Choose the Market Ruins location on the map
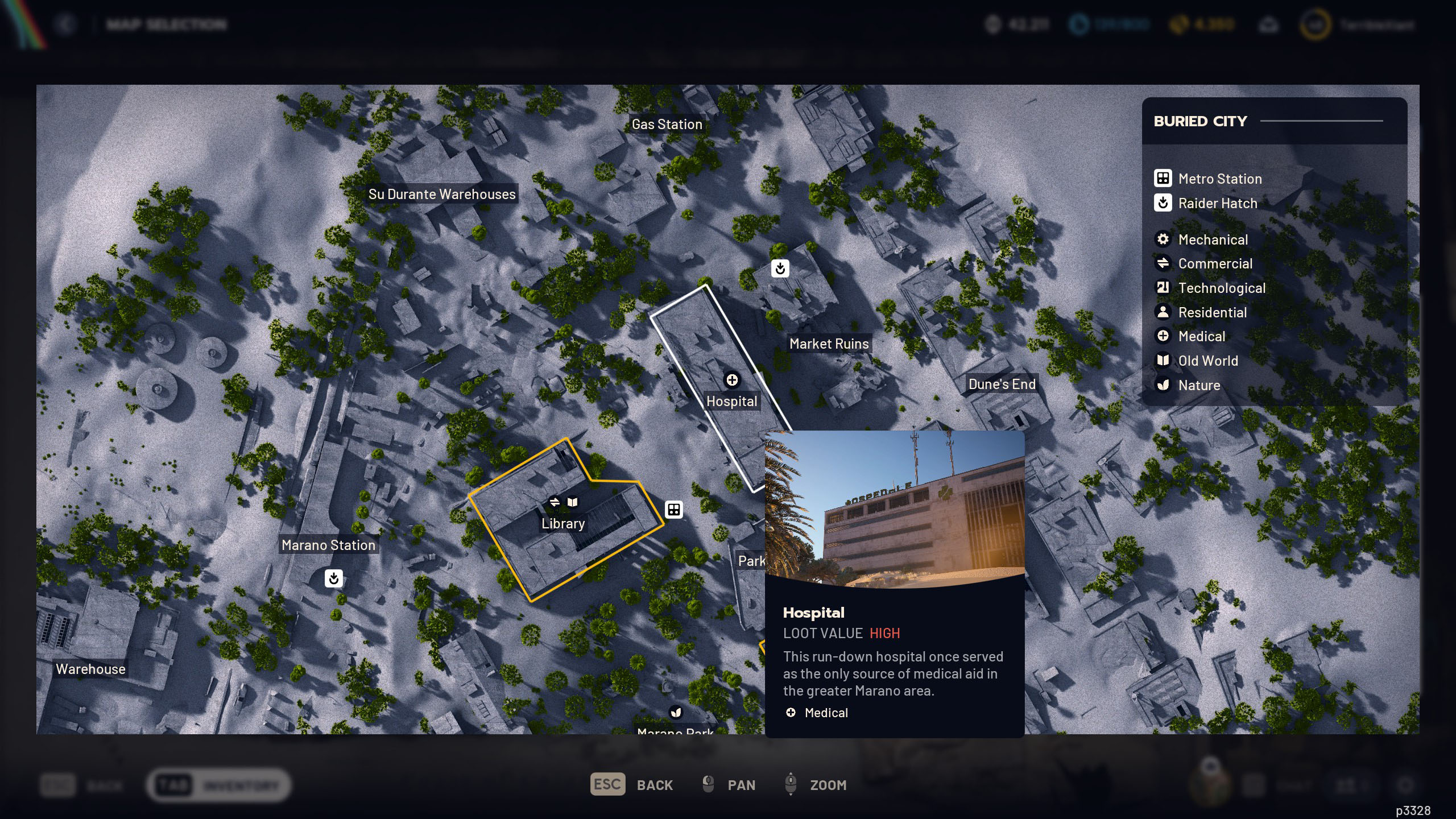The width and height of the screenshot is (1456, 819). (x=829, y=344)
